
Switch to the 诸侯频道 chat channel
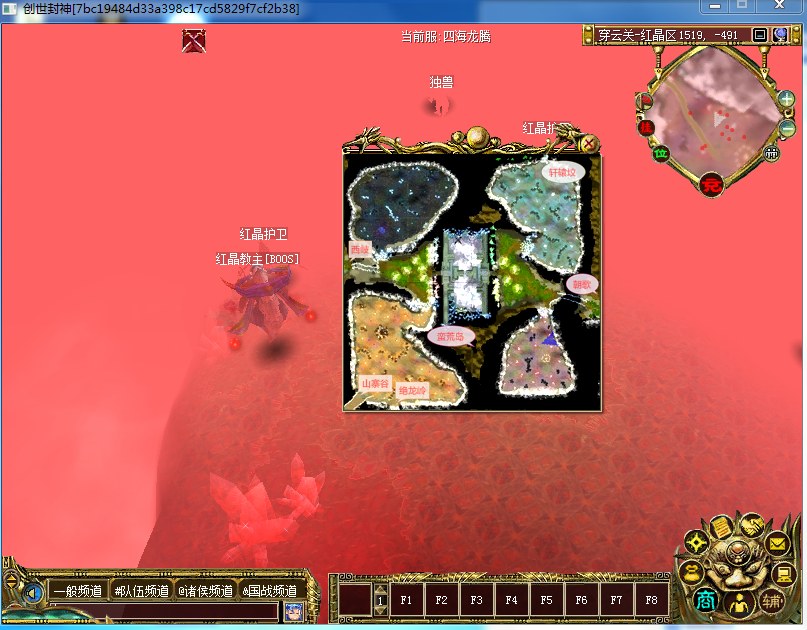click(x=206, y=591)
